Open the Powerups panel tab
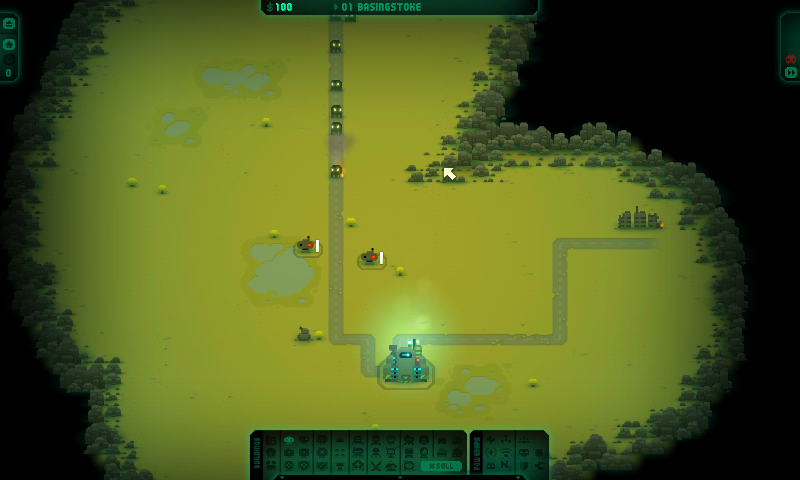The image size is (800, 480). tap(477, 453)
